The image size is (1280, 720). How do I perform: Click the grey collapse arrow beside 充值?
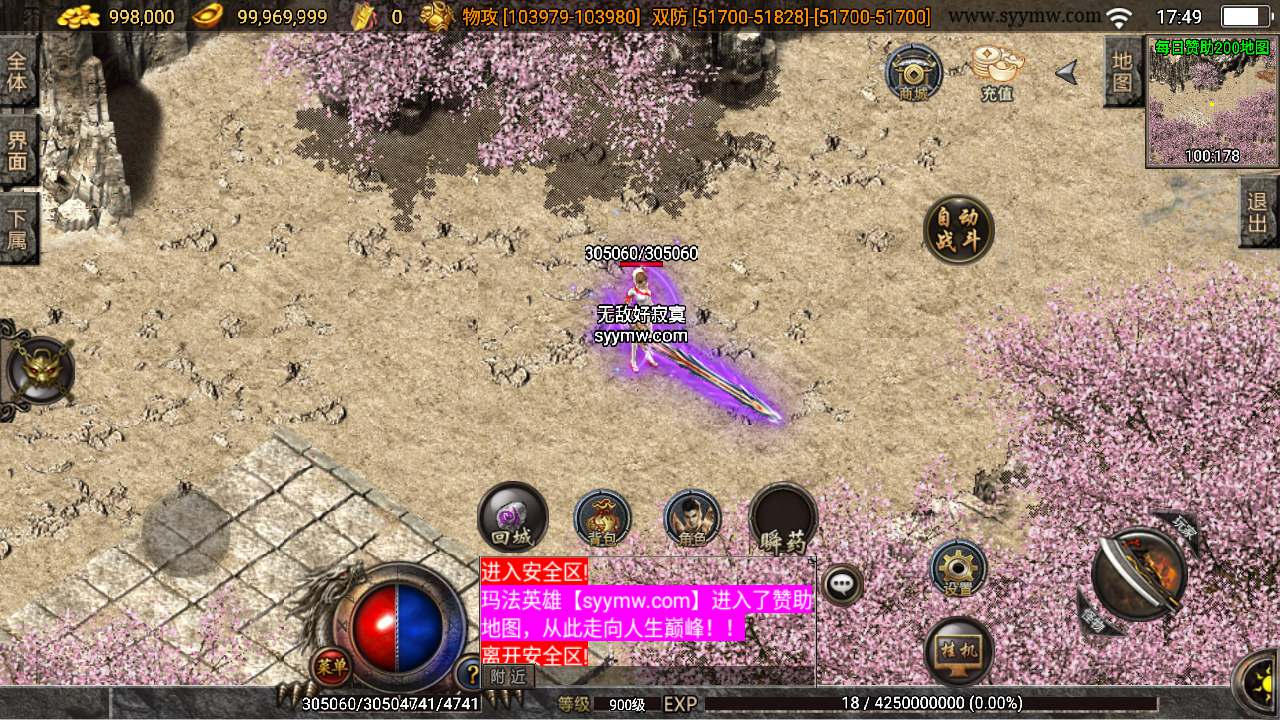pyautogui.click(x=1067, y=72)
